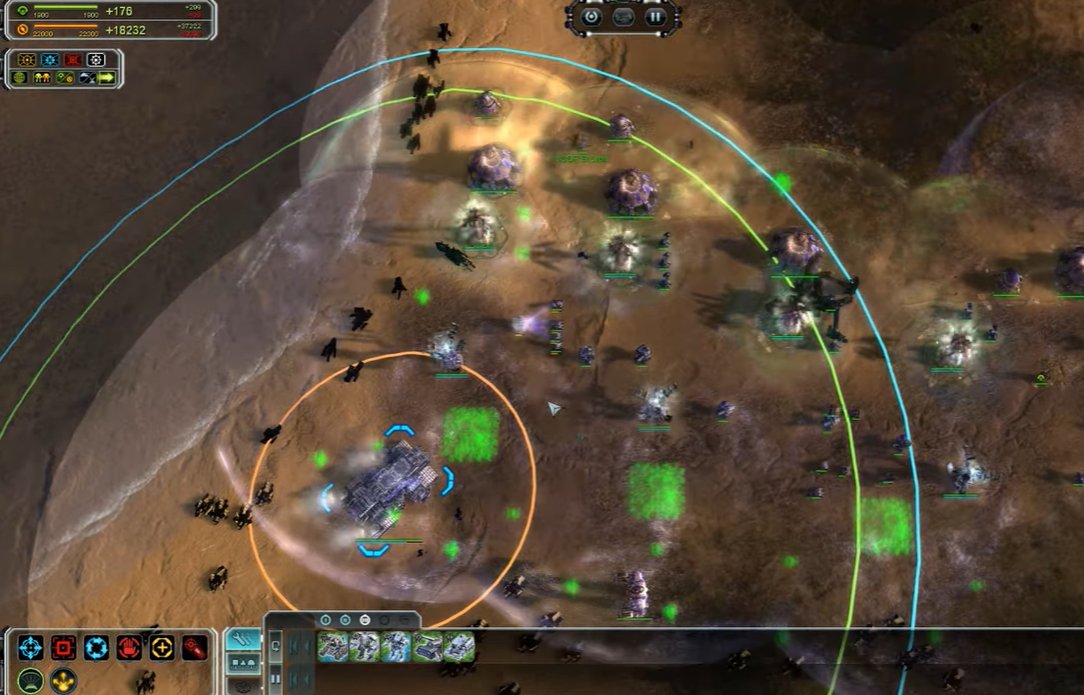The image size is (1084, 695).
Task: Pause the build queue production
Action: click(275, 679)
